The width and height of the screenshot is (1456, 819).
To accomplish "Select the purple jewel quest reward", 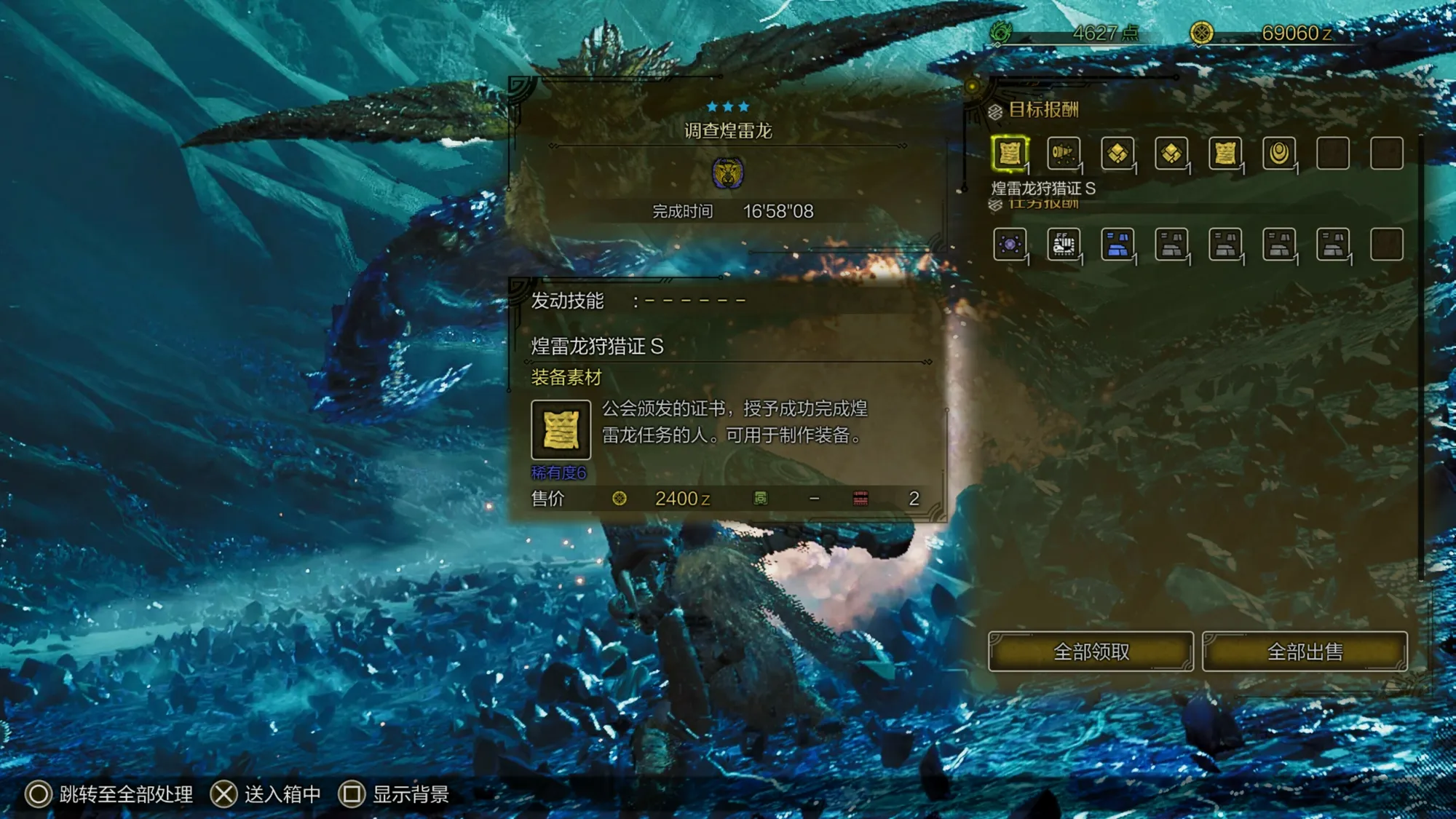I will [1010, 245].
